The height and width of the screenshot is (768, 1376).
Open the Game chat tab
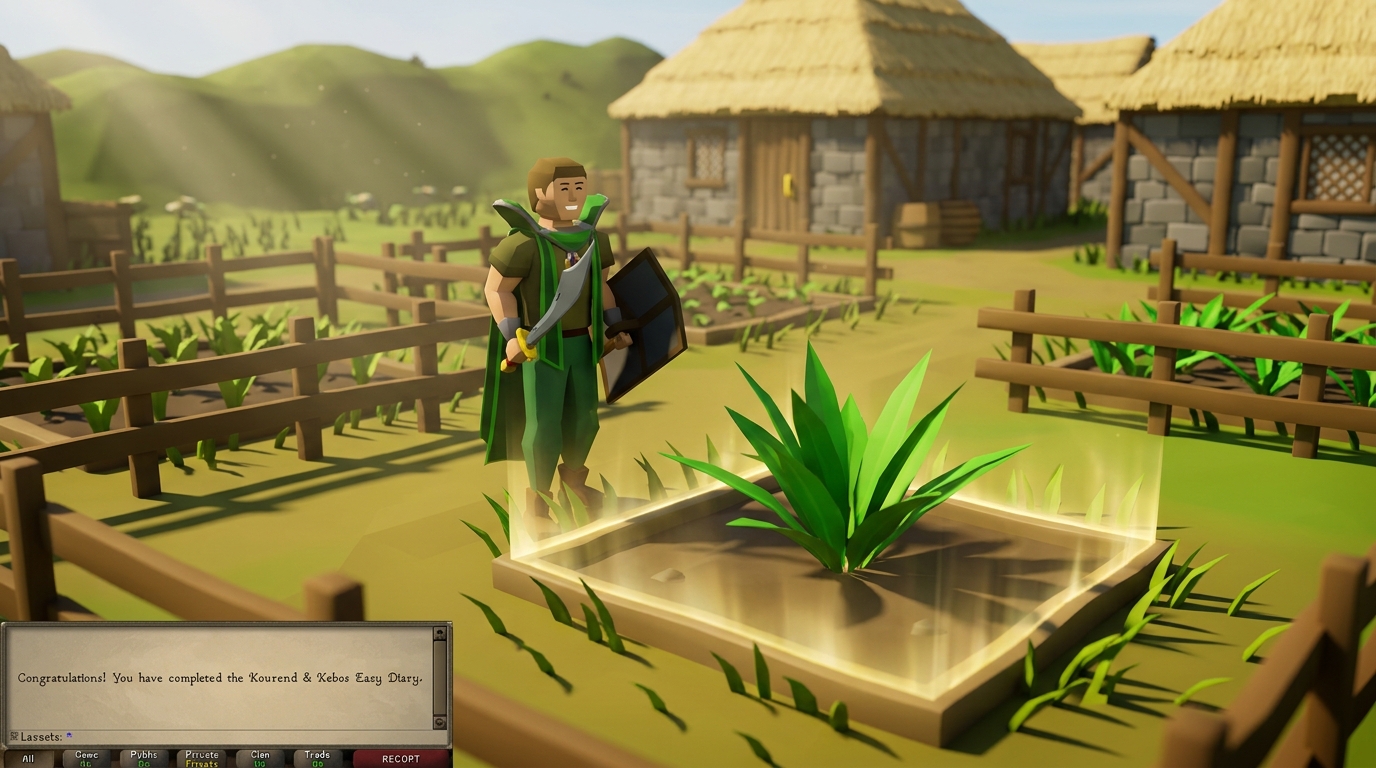(86, 758)
